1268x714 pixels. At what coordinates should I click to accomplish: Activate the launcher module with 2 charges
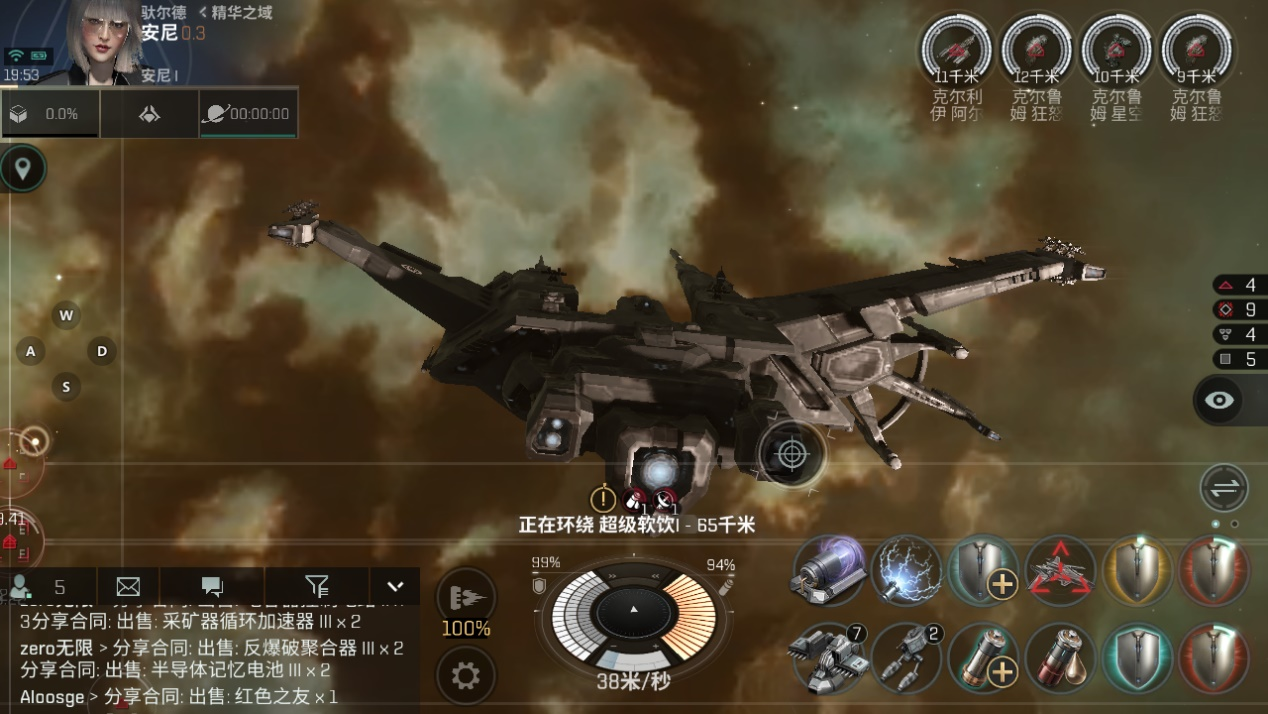tap(906, 658)
